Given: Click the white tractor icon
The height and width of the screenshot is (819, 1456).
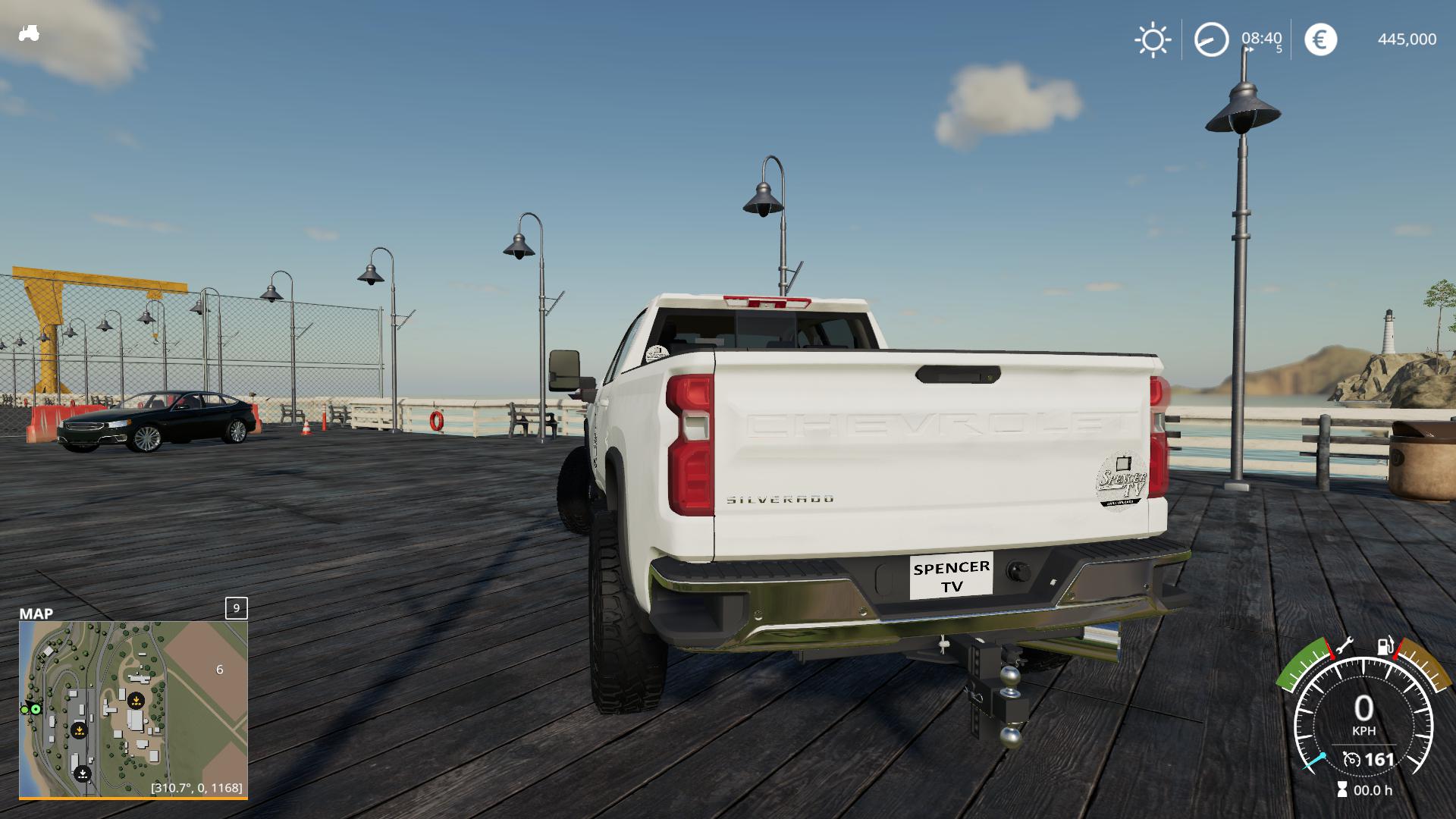Looking at the screenshot, I should [29, 33].
